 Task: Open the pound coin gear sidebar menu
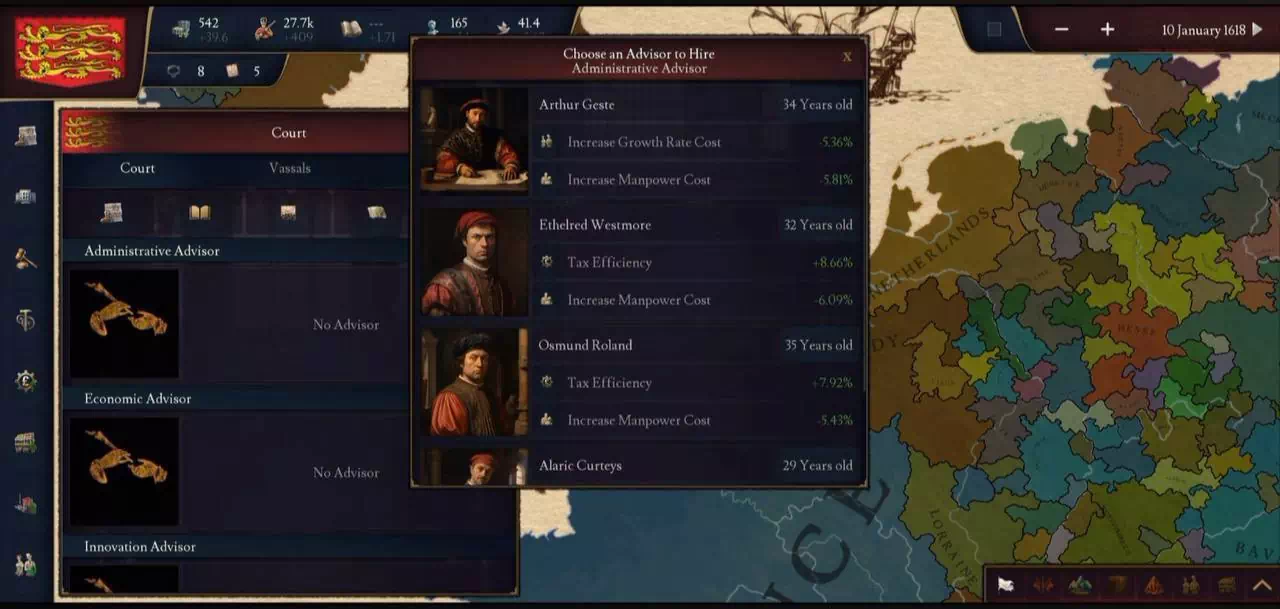pos(26,380)
